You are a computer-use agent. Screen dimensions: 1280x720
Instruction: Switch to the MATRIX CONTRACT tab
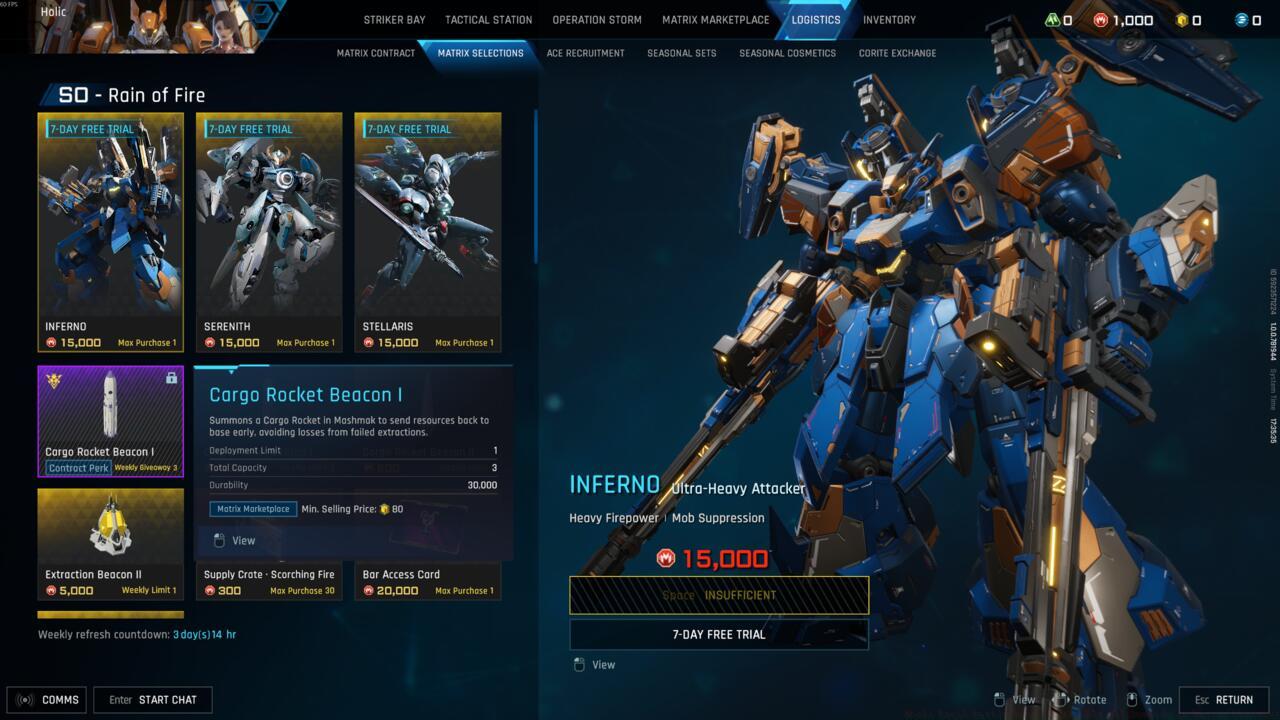tap(376, 52)
